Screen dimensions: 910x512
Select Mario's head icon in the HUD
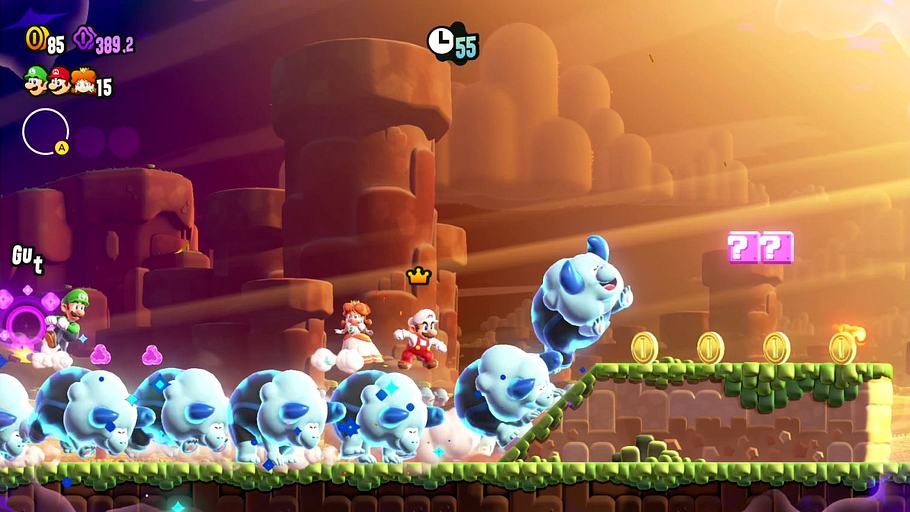[x=59, y=81]
